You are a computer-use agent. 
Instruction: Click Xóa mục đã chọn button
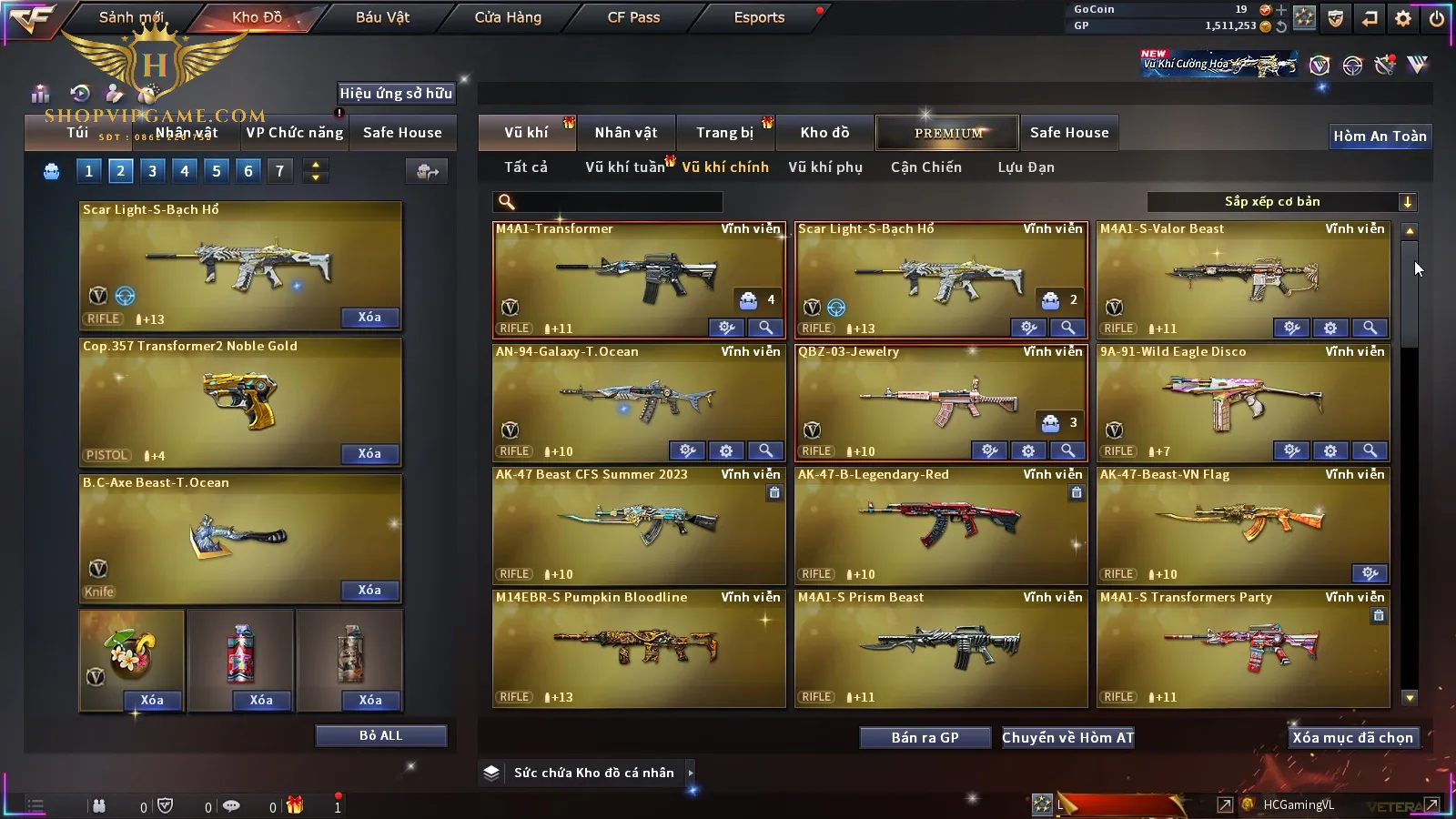pos(1352,737)
